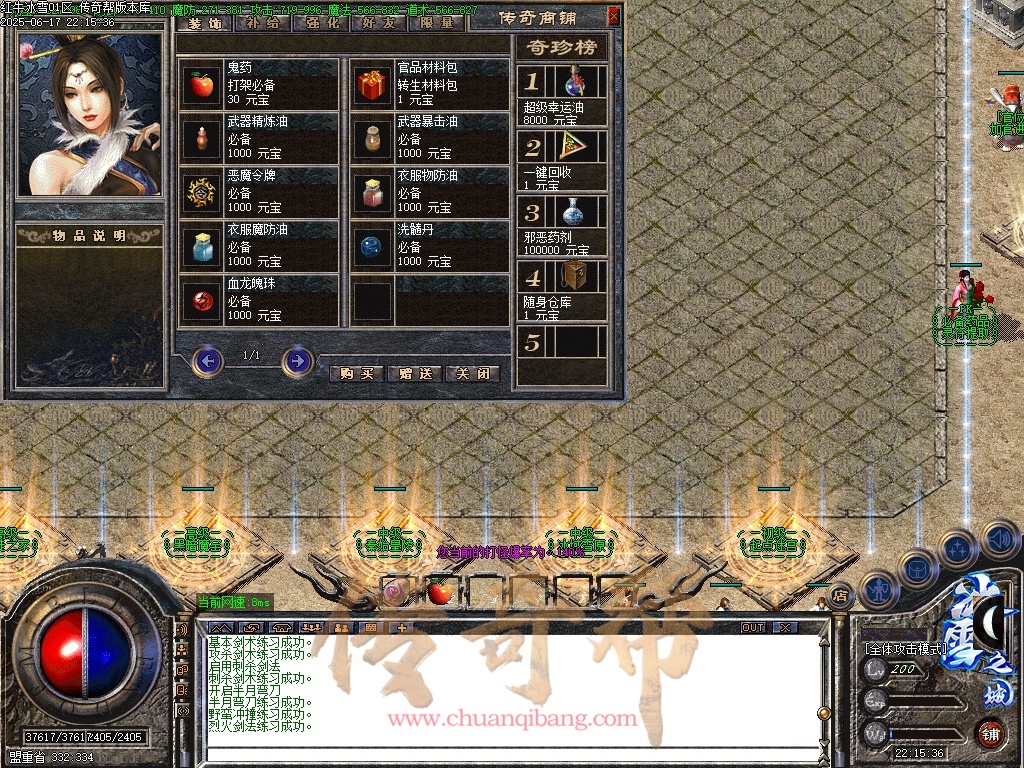Viewport: 1024px width, 768px height.
Task: Show the 限量 shop tab
Action: point(437,22)
